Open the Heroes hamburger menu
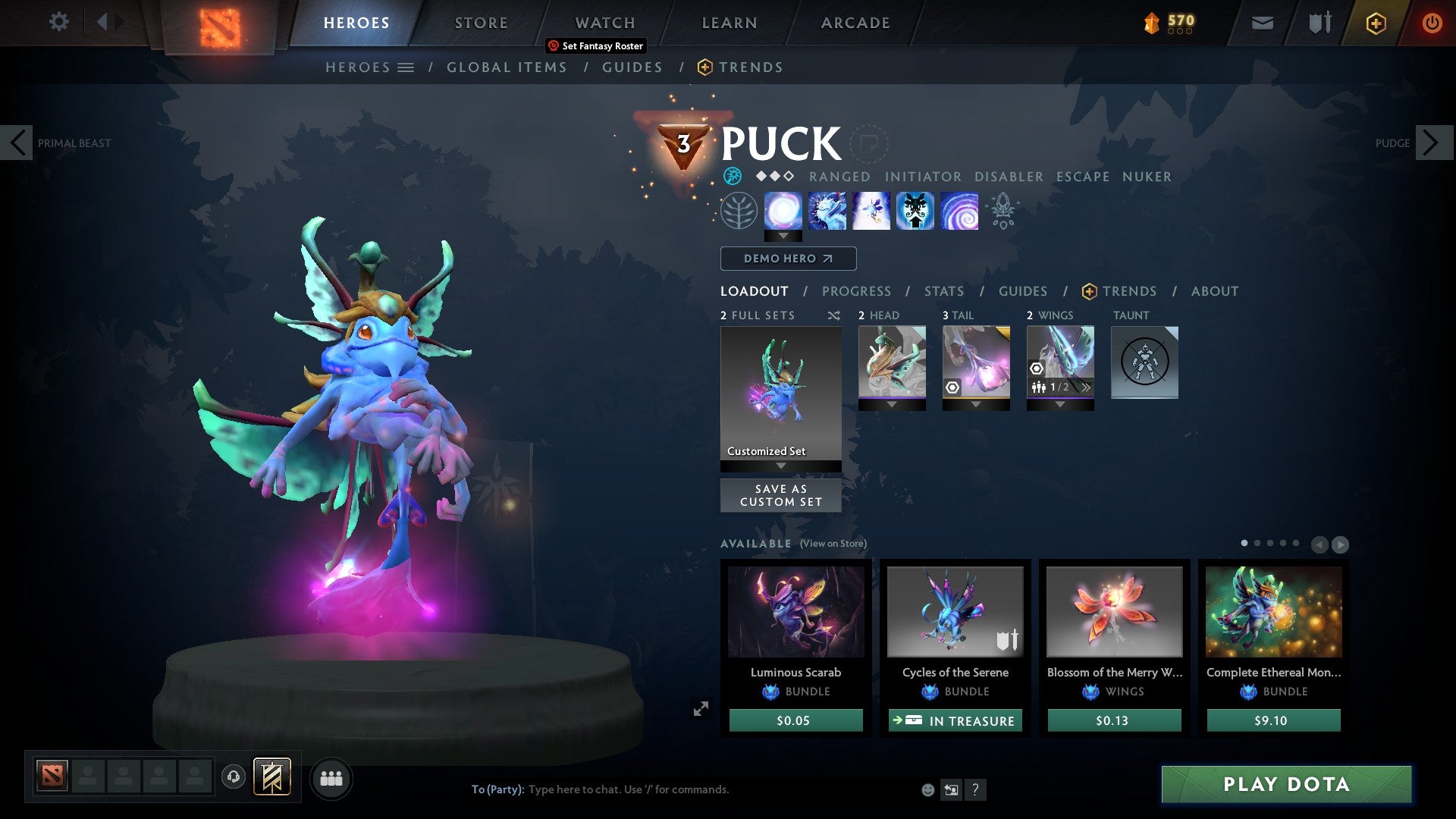1456x819 pixels. (406, 67)
